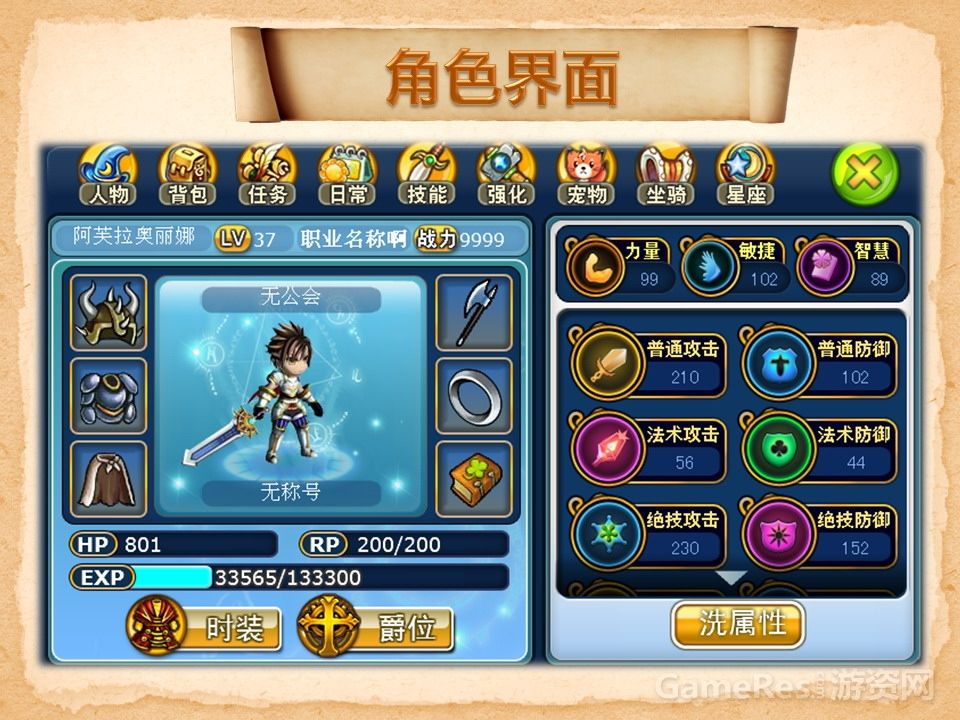
Task: Expand stats list with down arrow
Action: tap(732, 578)
